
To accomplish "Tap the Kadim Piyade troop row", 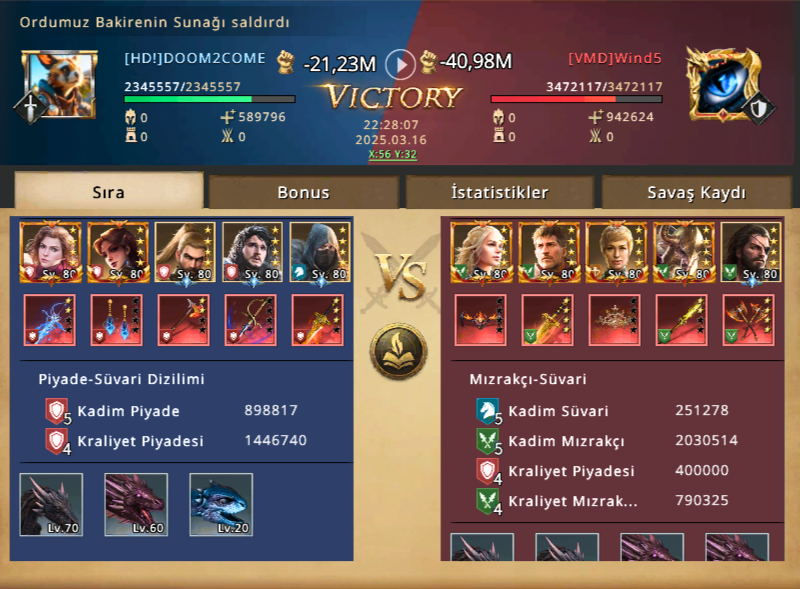I will (x=180, y=410).
